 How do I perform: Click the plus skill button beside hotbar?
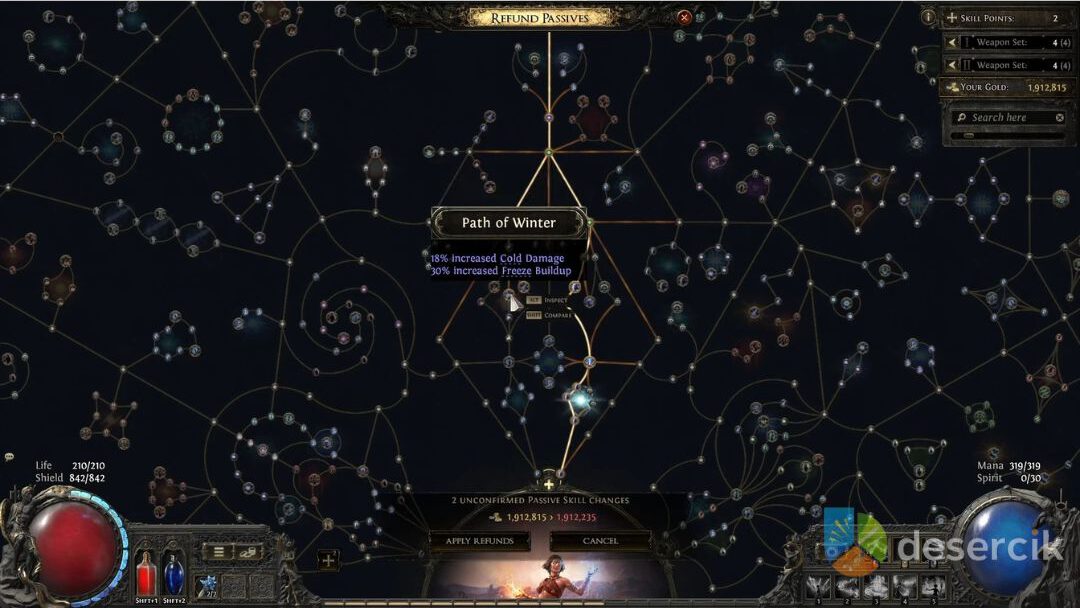tap(328, 560)
